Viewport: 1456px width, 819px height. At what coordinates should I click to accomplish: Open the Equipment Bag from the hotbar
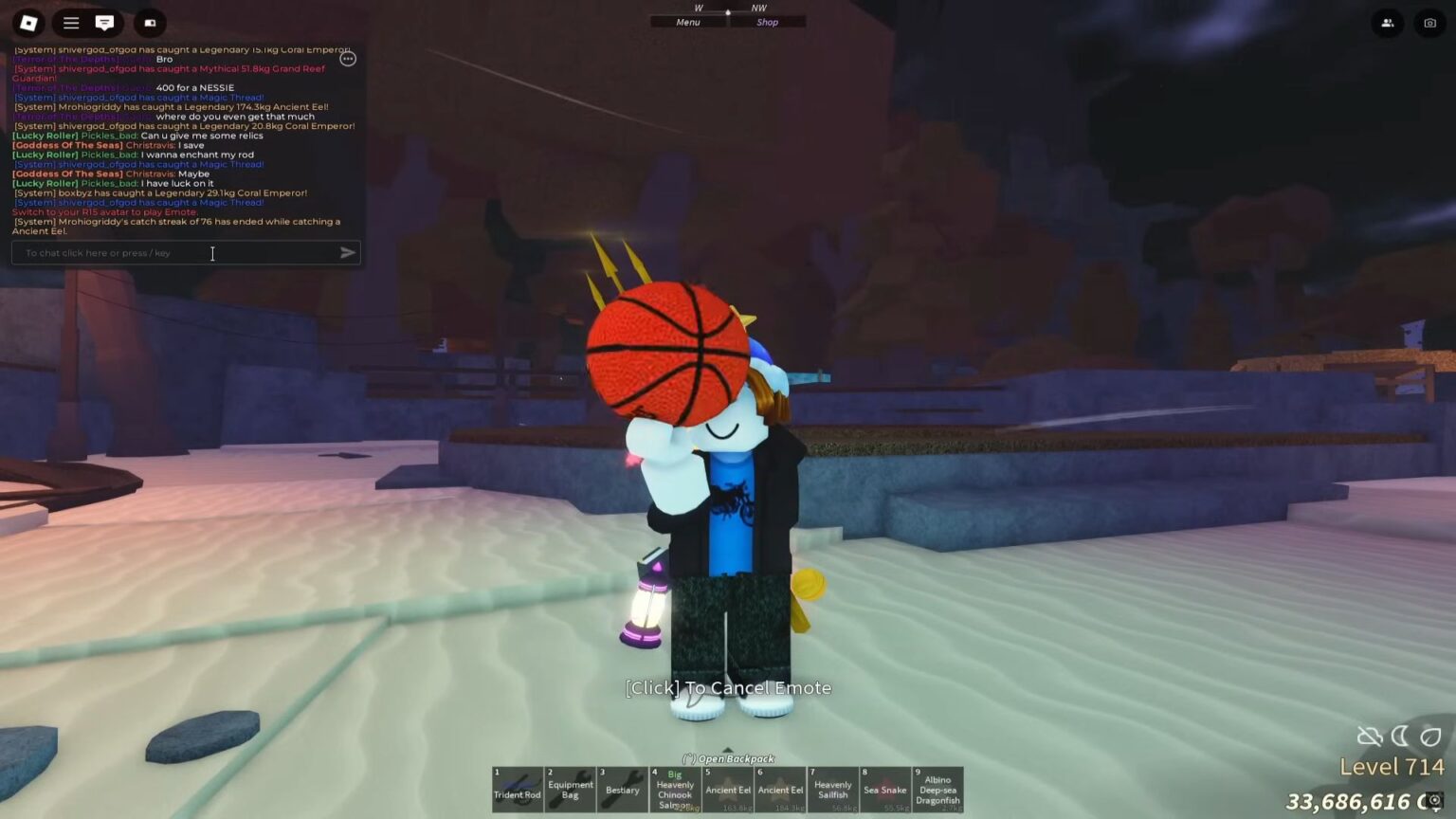pyautogui.click(x=570, y=789)
